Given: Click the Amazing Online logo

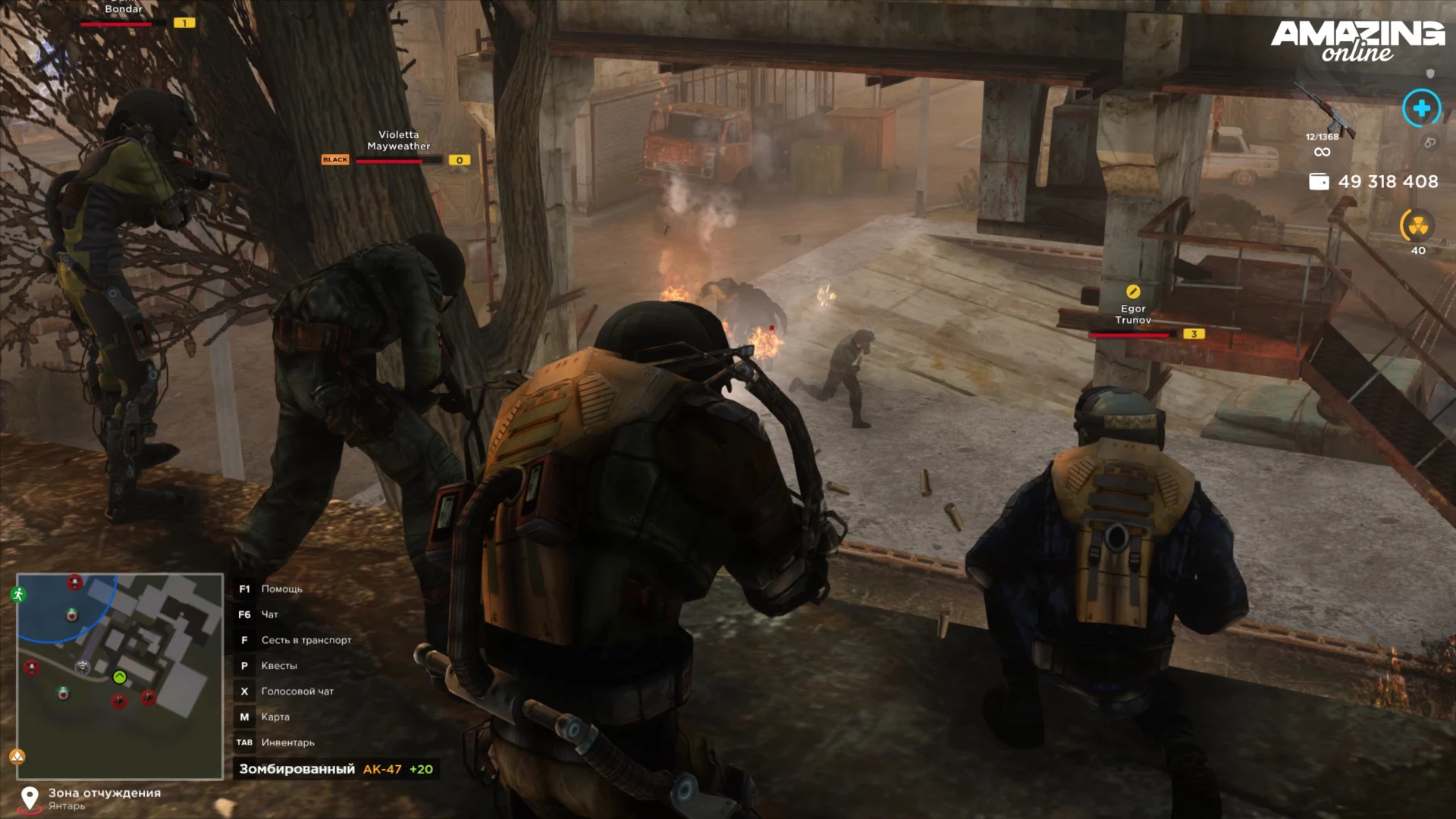Looking at the screenshot, I should coord(1357,40).
